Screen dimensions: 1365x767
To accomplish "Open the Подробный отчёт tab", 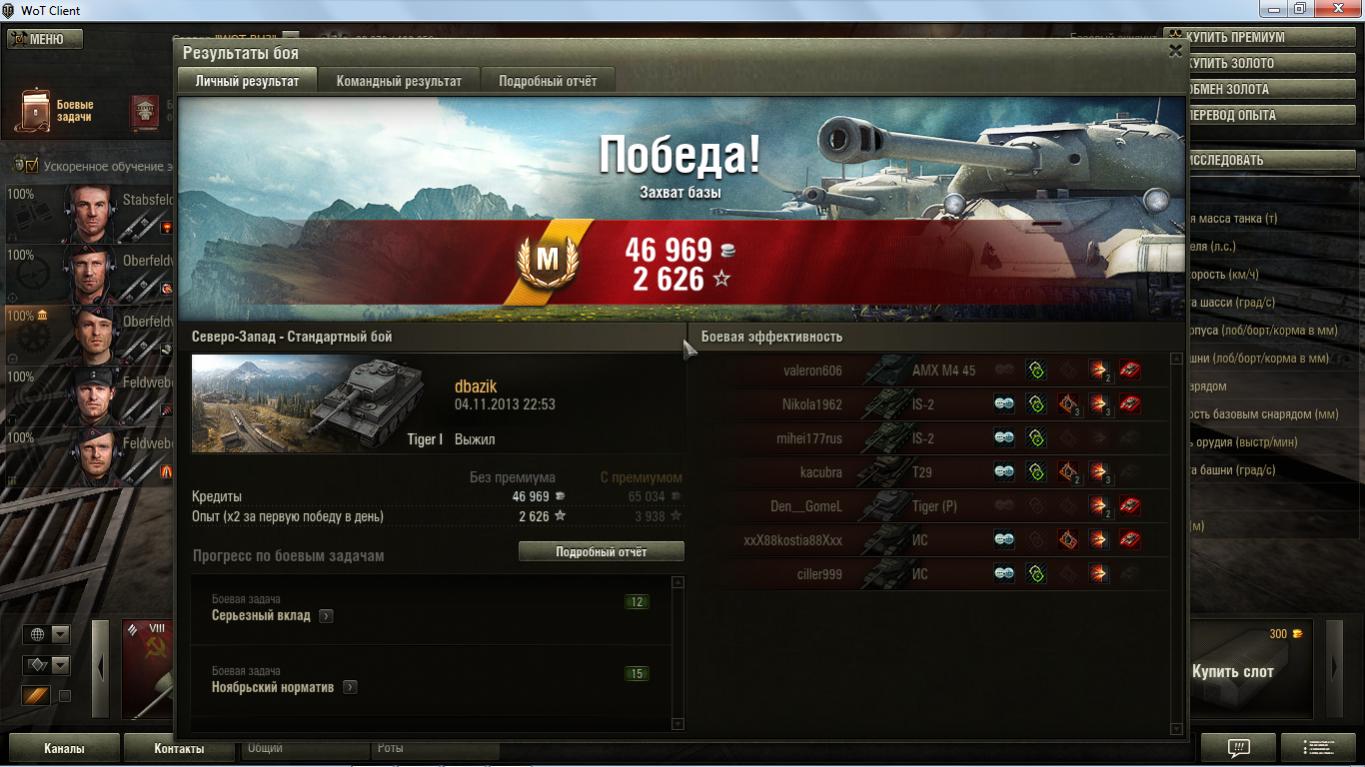I will (x=547, y=81).
